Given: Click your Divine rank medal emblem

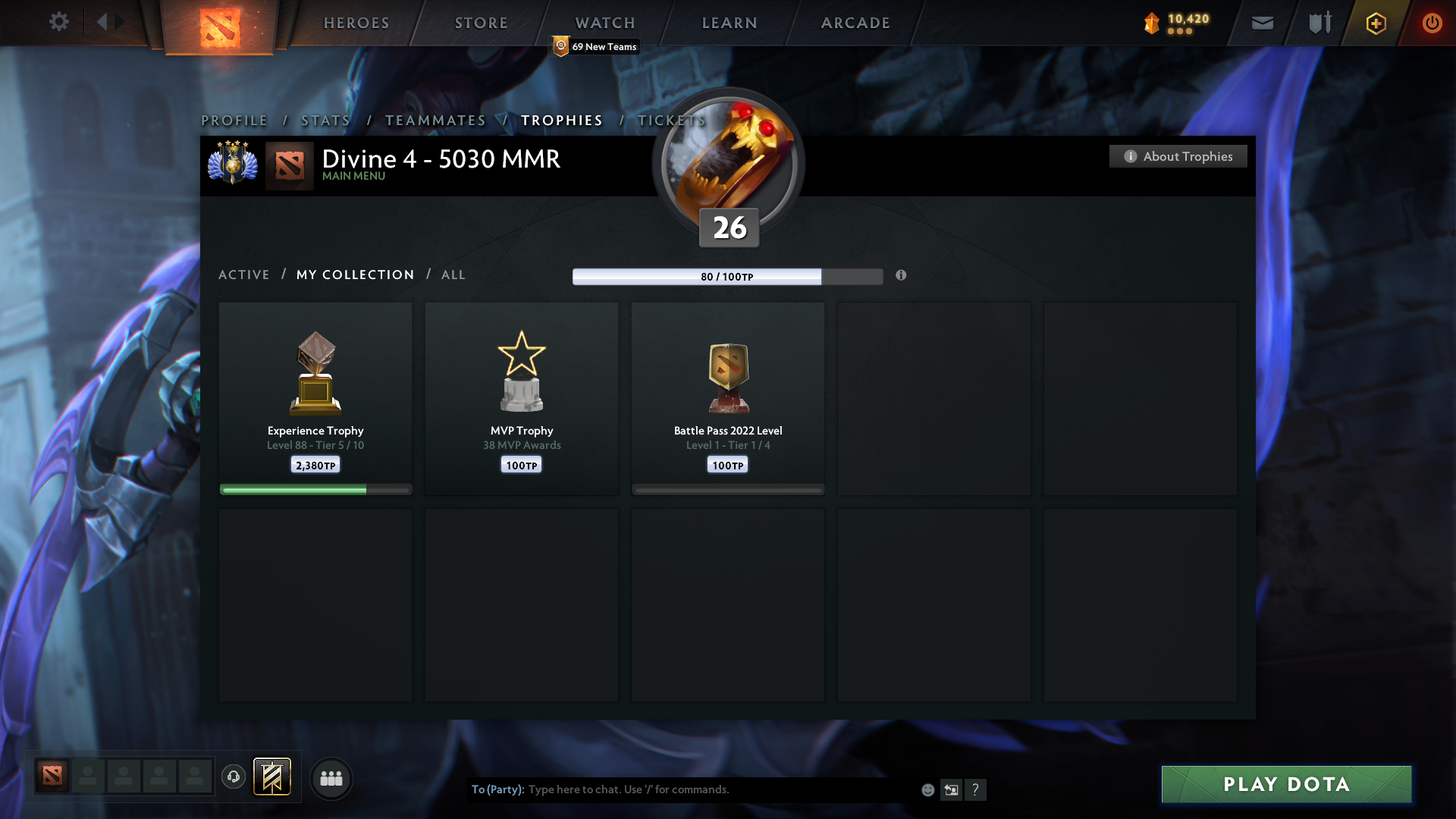Looking at the screenshot, I should [x=232, y=163].
